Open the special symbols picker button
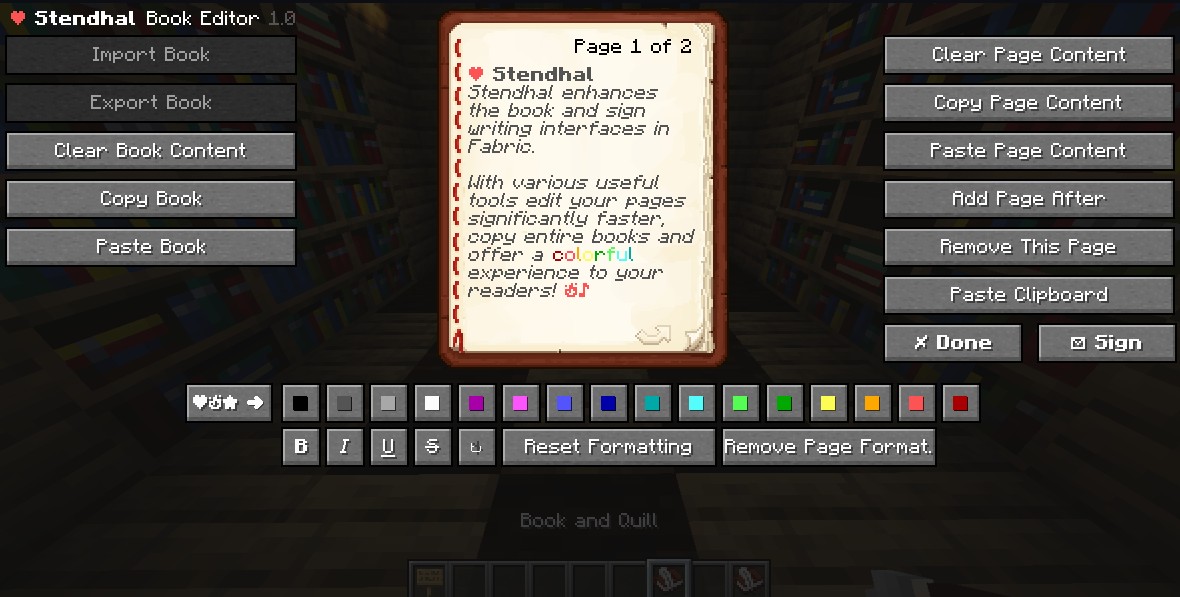Screen dimensions: 1180x597 click(228, 403)
